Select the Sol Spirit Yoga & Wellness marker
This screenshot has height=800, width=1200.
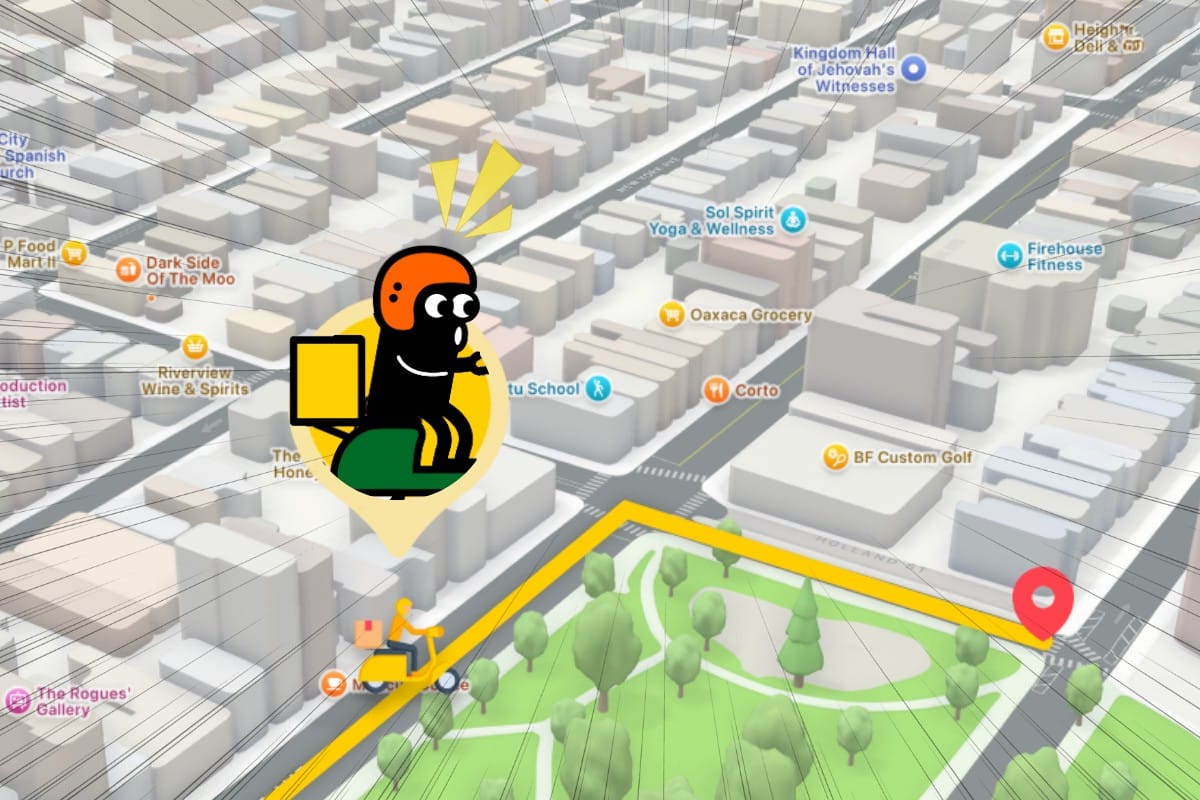[x=793, y=220]
